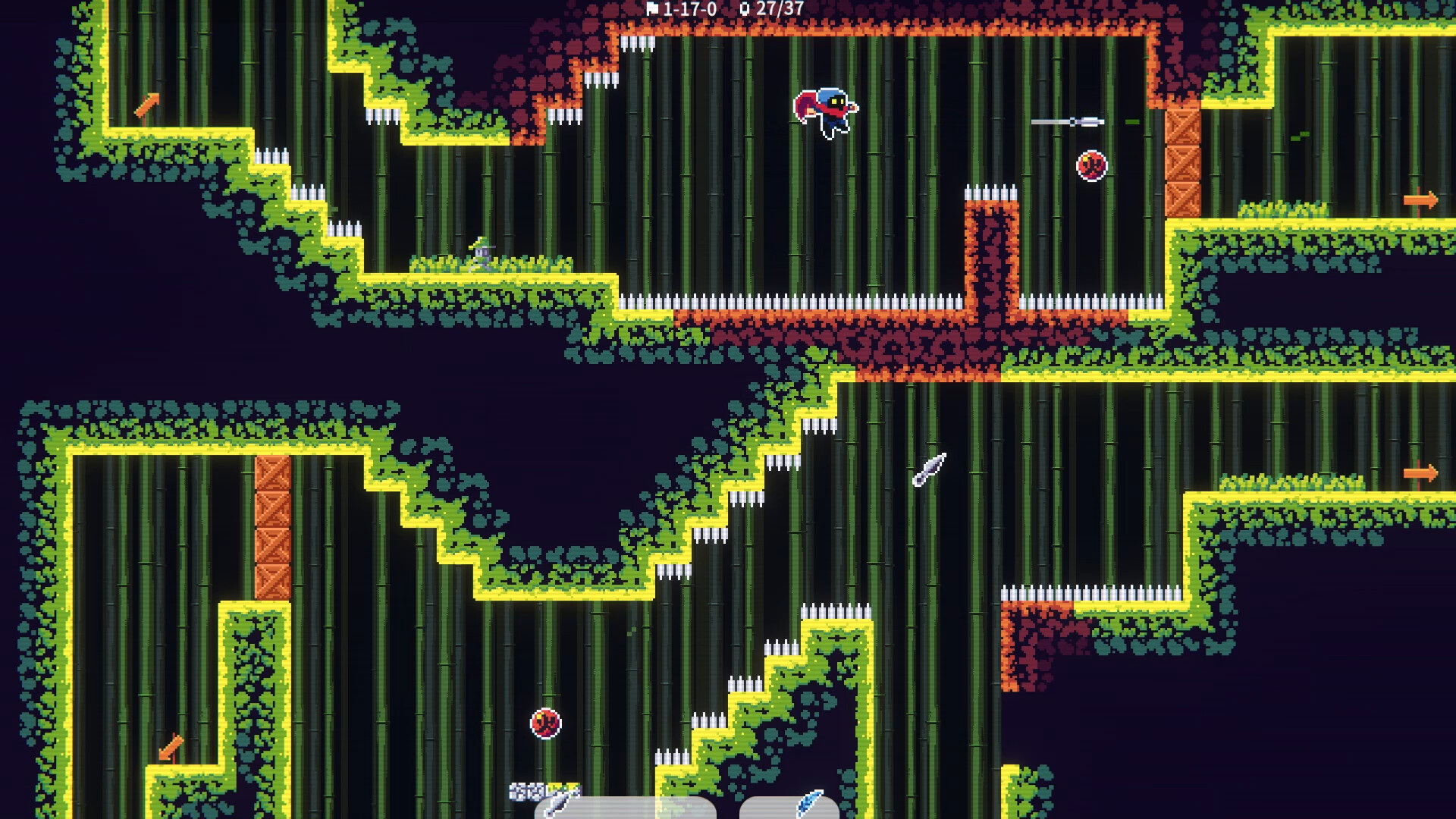Click the red spiky ball near the crates
The height and width of the screenshot is (819, 1456).
1090,164
